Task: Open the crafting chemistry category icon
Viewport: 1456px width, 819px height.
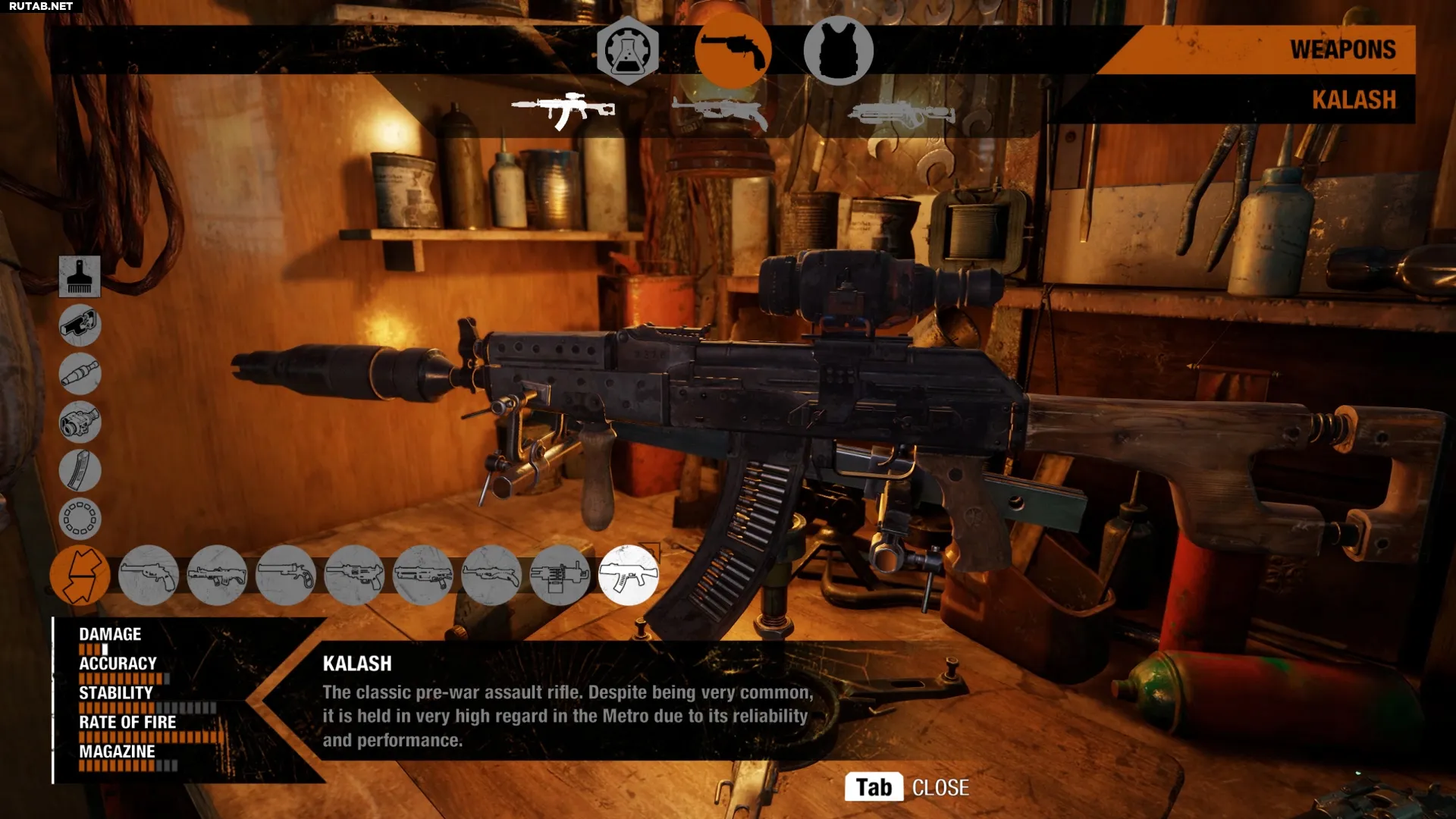Action: click(x=629, y=50)
